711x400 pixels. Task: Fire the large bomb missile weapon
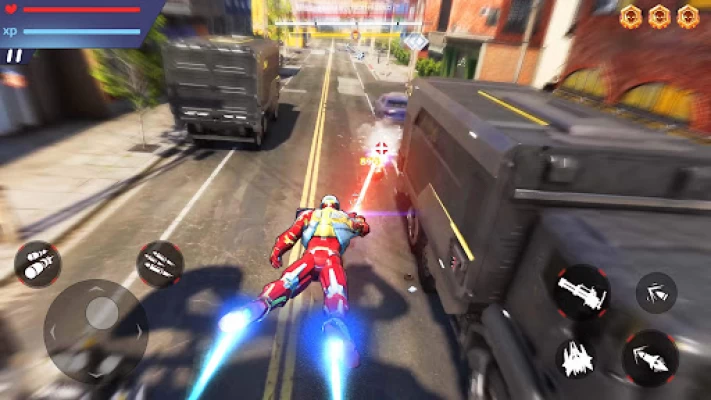coord(37,264)
